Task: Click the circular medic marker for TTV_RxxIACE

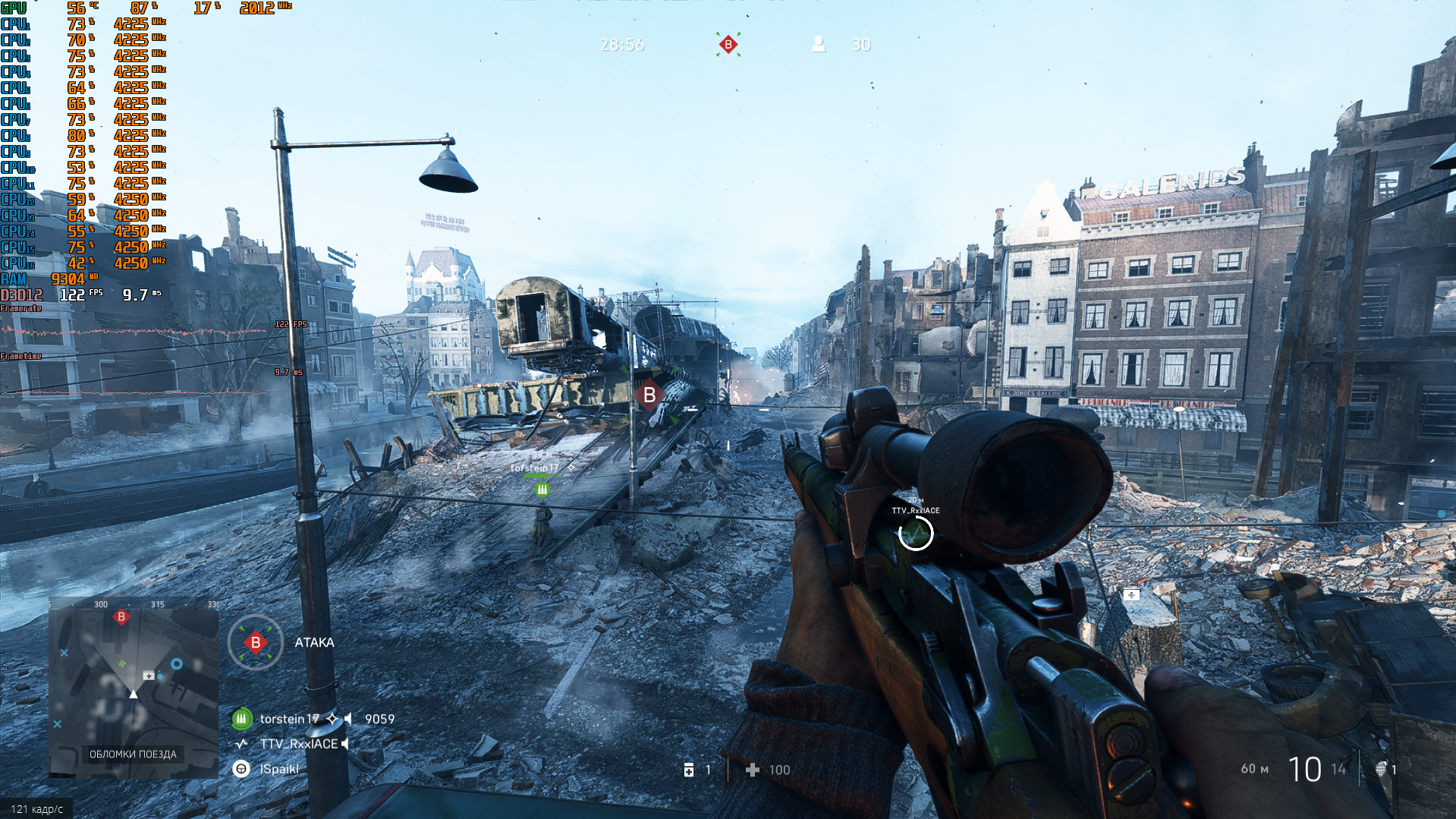Action: click(916, 534)
